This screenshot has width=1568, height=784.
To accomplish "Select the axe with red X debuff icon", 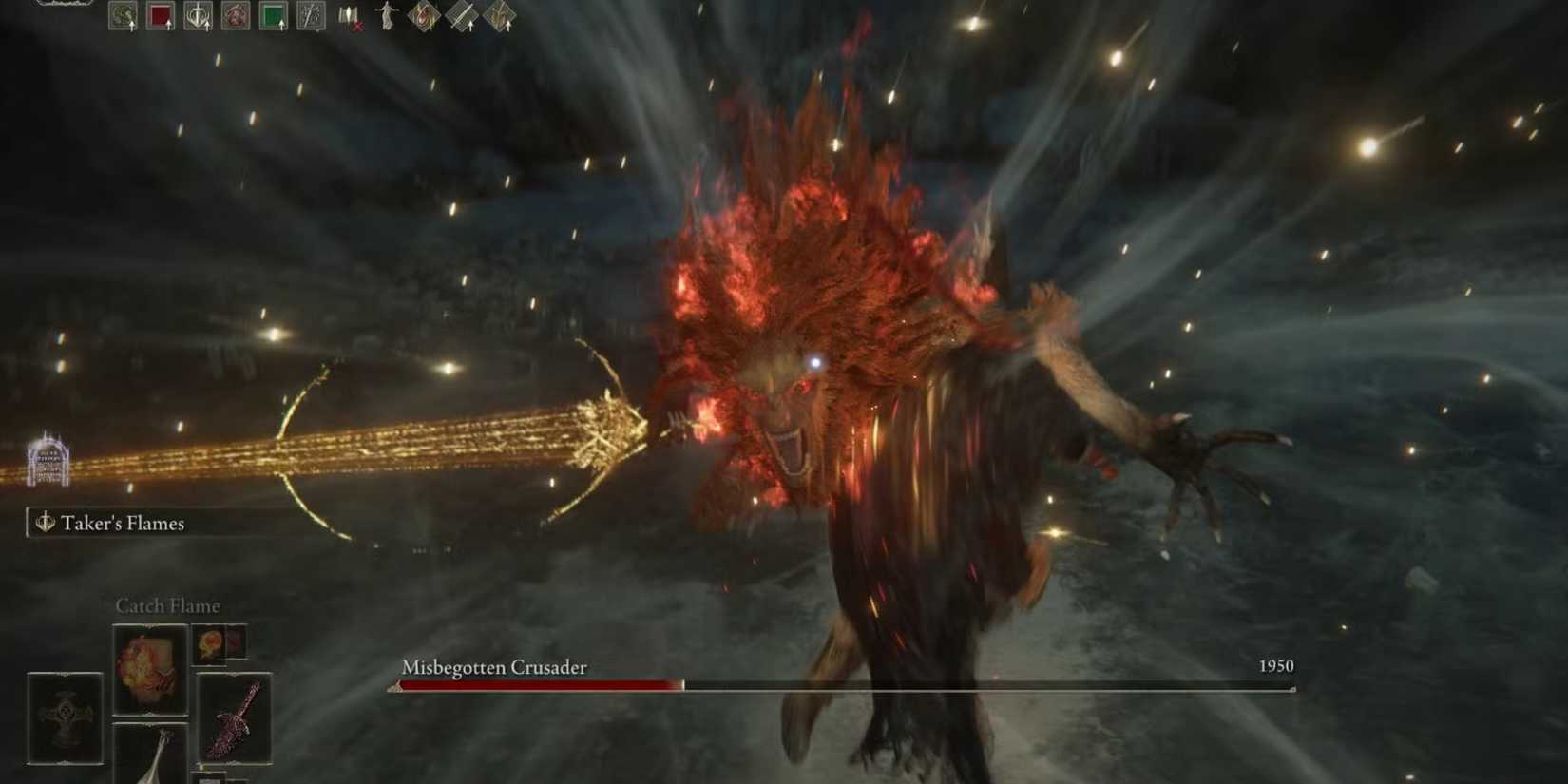I will pos(349,16).
